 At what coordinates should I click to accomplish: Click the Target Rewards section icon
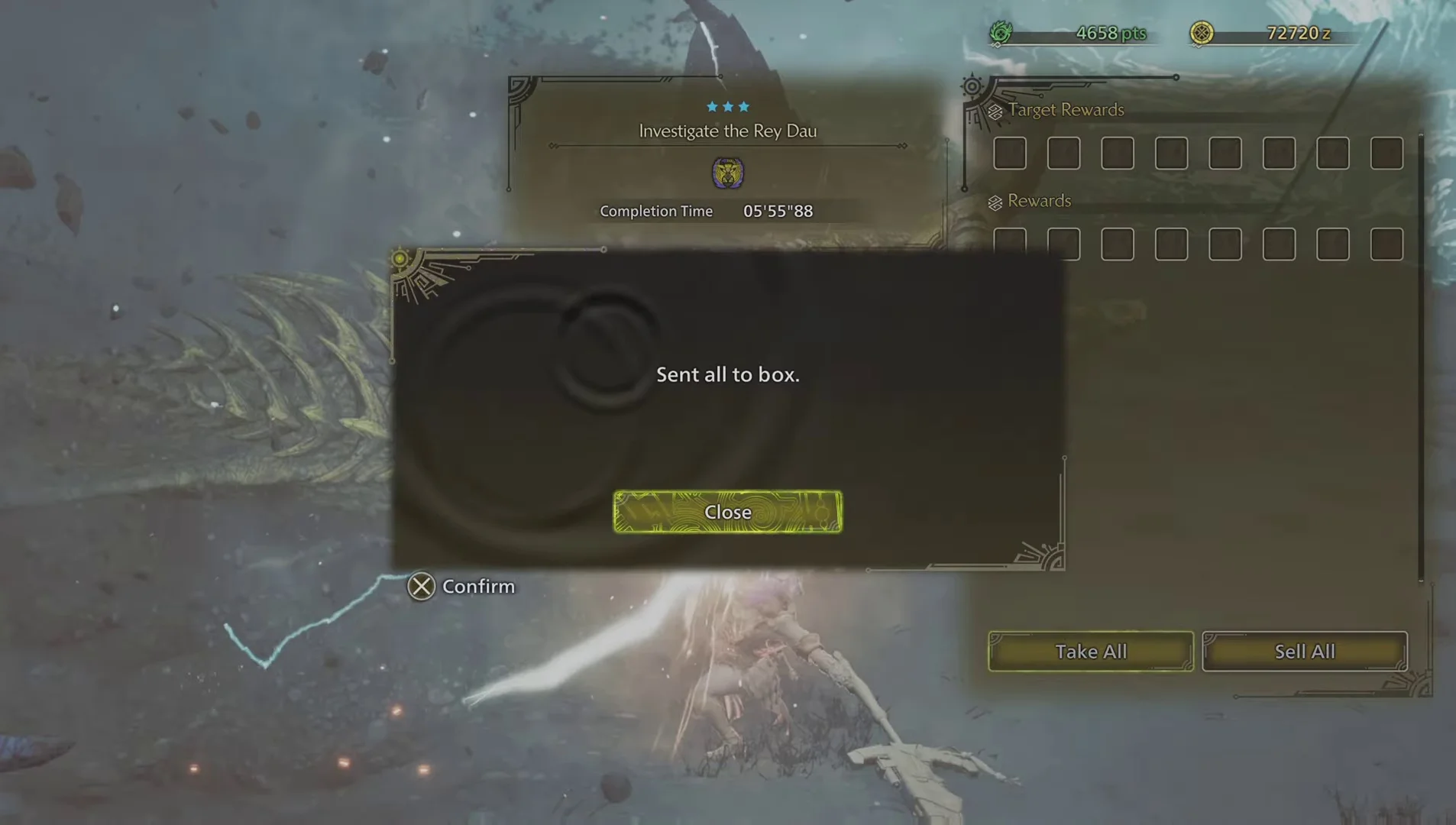[995, 110]
